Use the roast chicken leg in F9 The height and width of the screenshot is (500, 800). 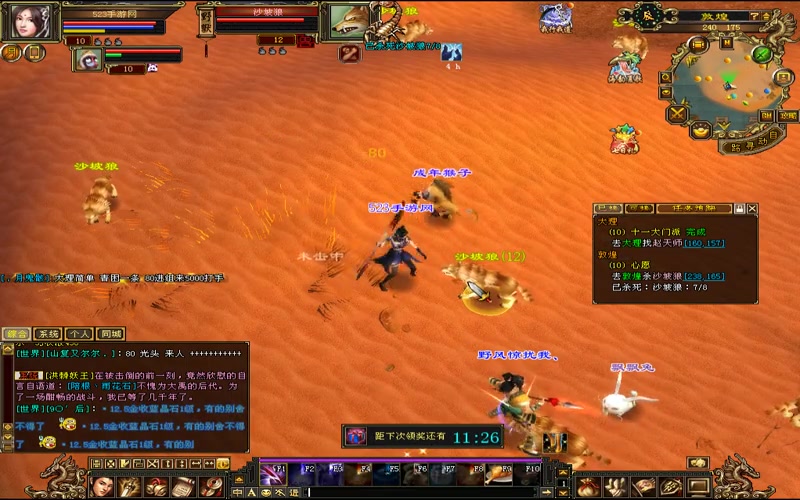498,472
